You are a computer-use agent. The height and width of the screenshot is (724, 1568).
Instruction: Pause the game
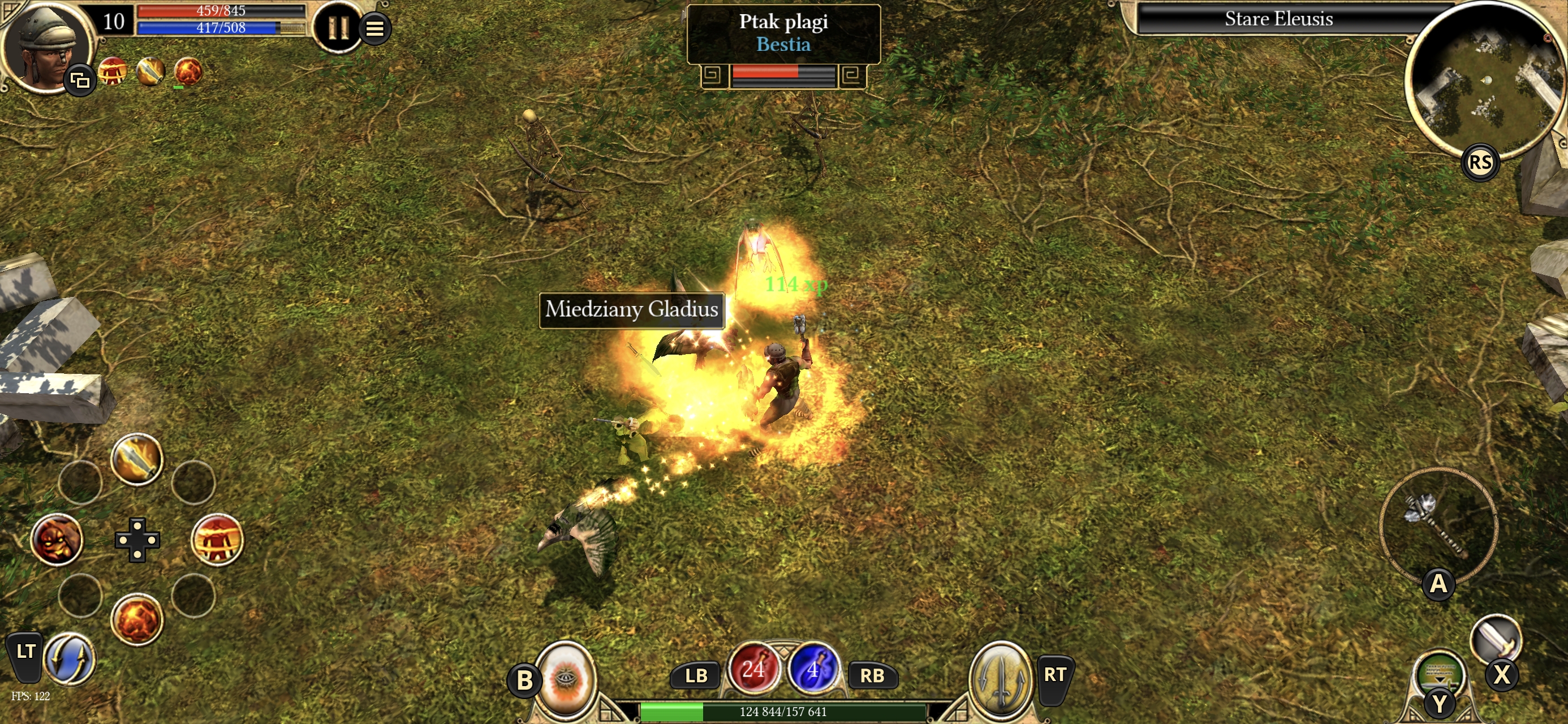[x=337, y=27]
